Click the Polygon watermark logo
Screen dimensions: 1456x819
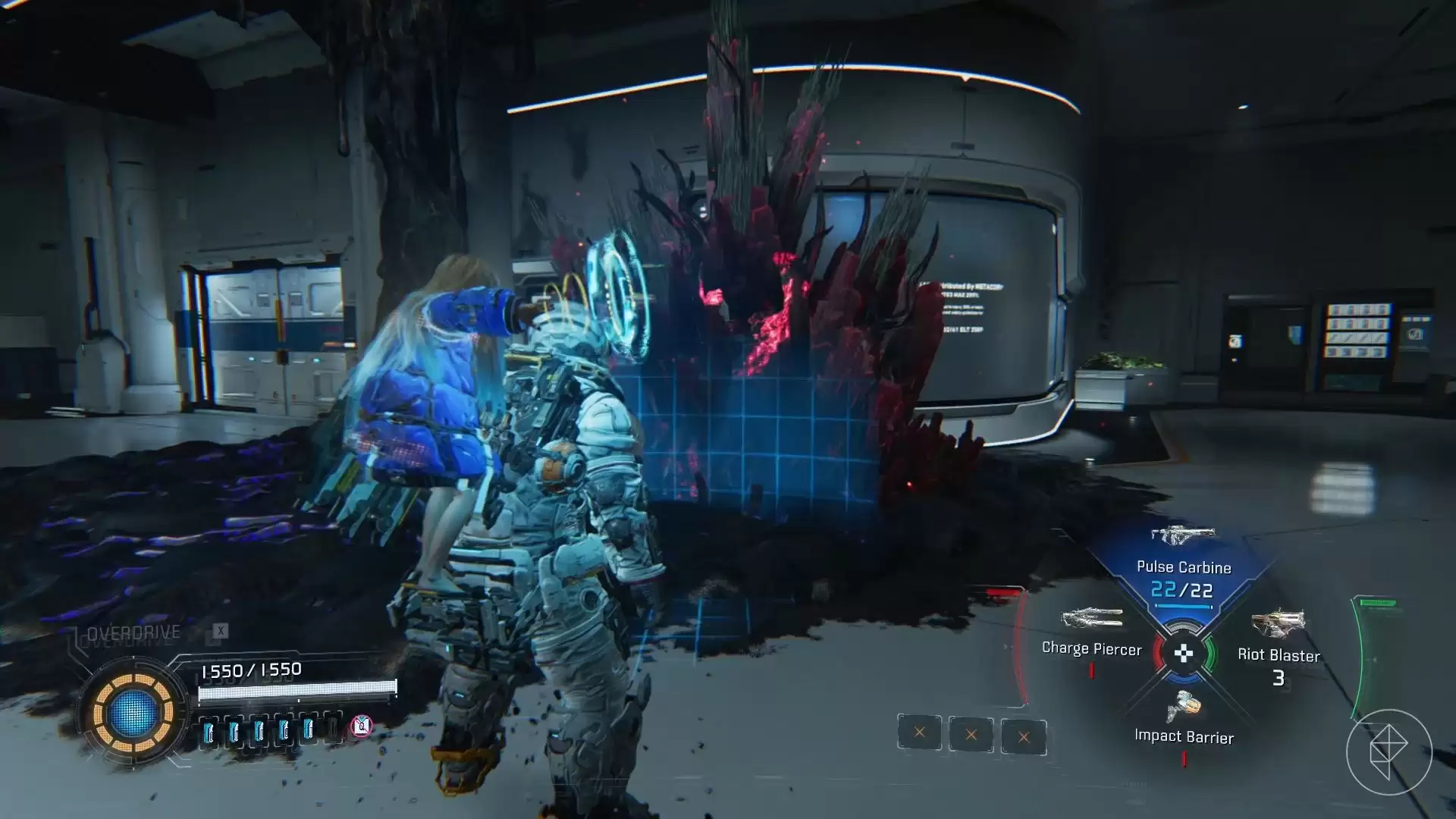1389,752
